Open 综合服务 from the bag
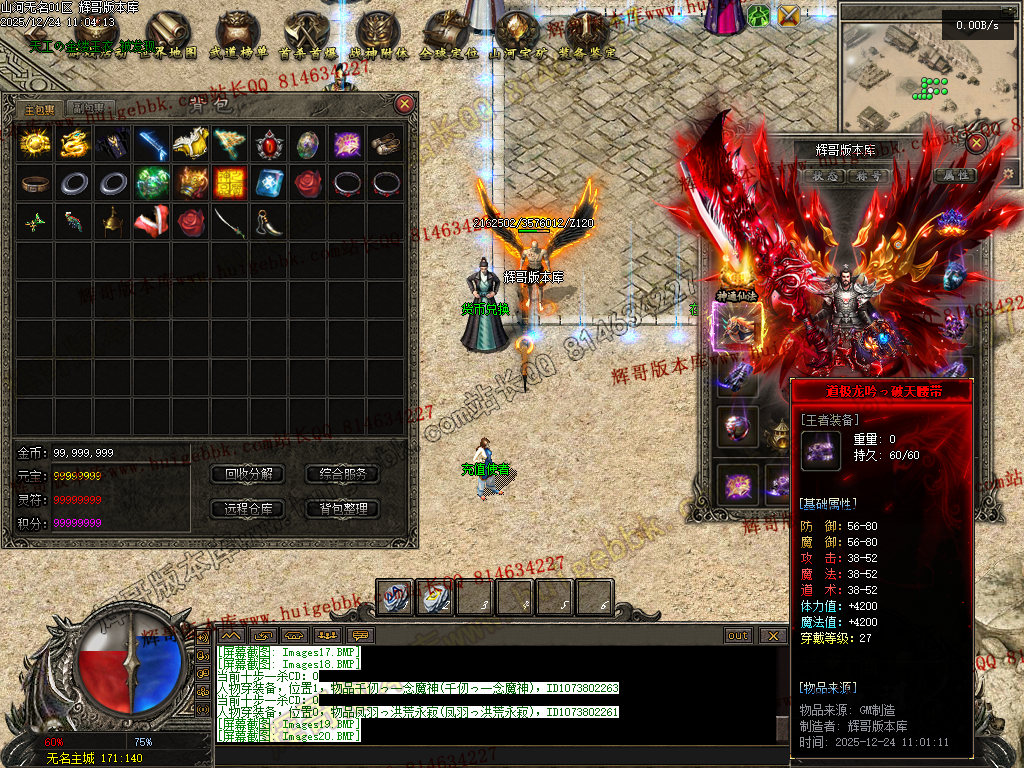This screenshot has height=768, width=1024. [x=342, y=474]
